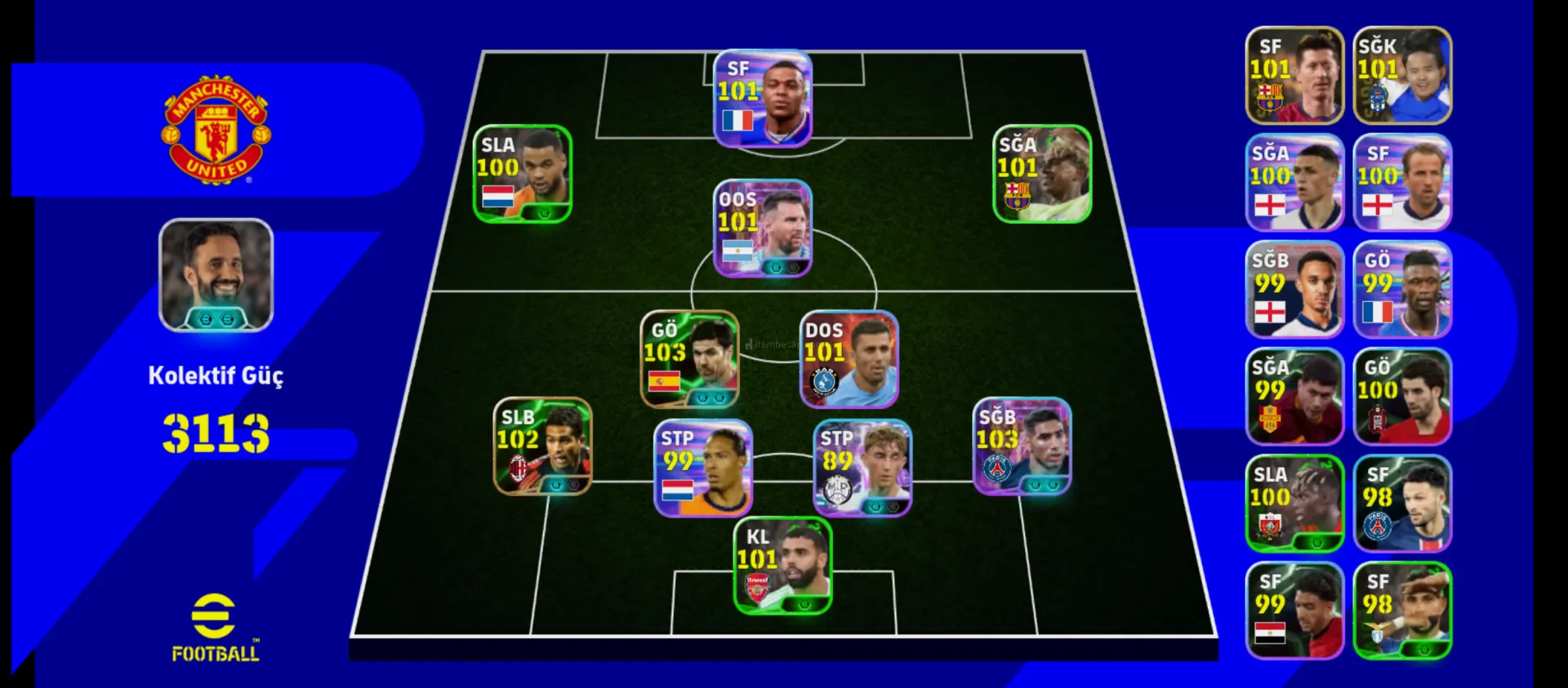Choose the DOS 101 midfielder card

[x=849, y=359]
